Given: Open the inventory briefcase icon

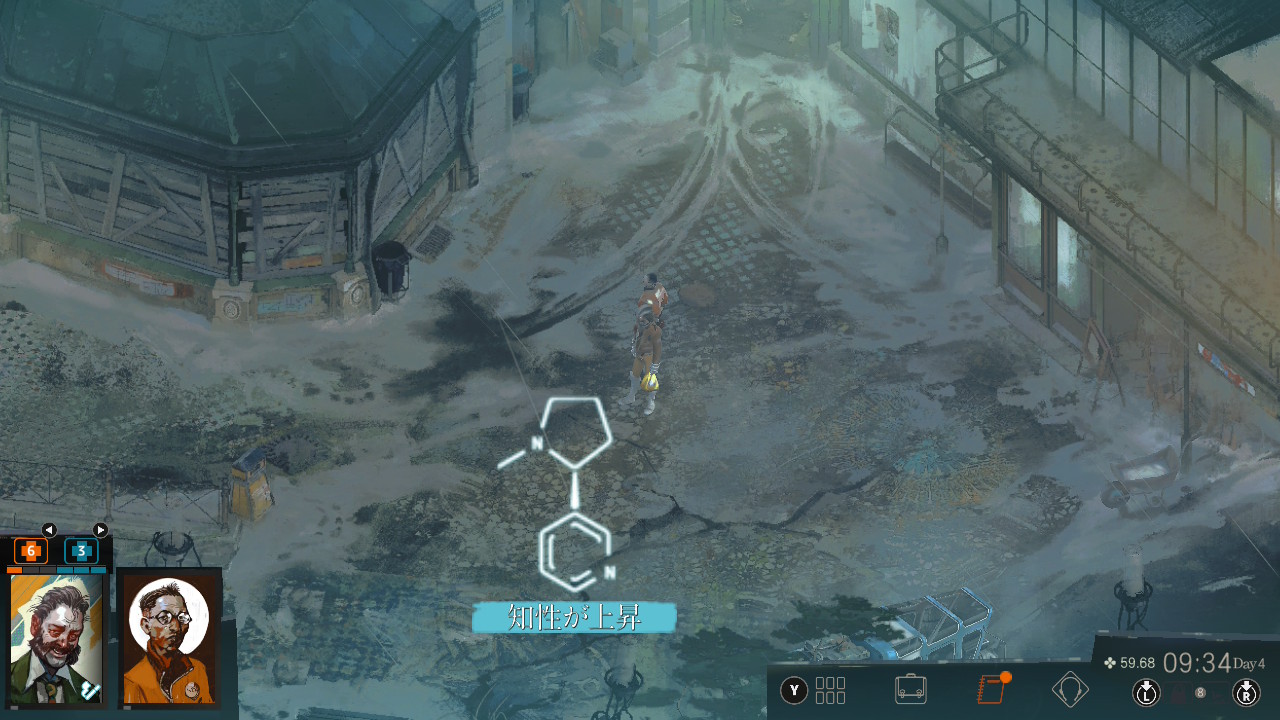Looking at the screenshot, I should tap(910, 689).
